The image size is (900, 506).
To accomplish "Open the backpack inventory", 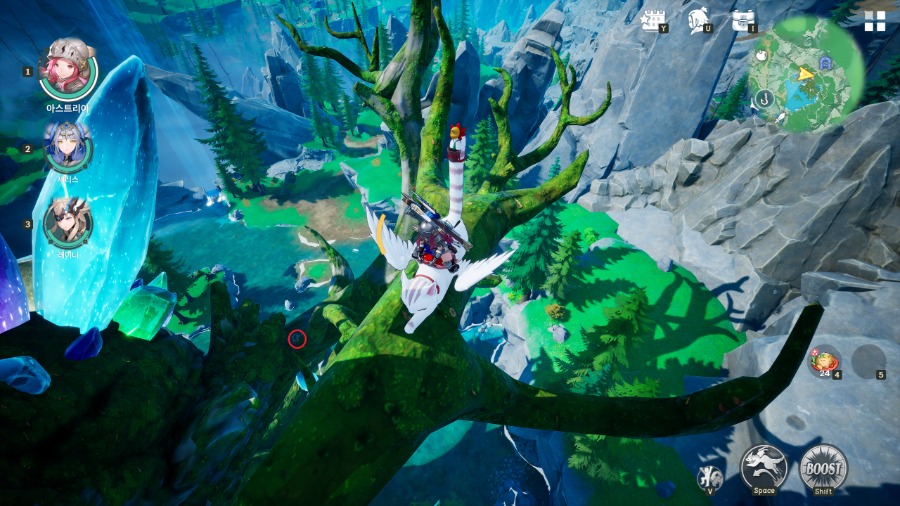I will [x=742, y=20].
